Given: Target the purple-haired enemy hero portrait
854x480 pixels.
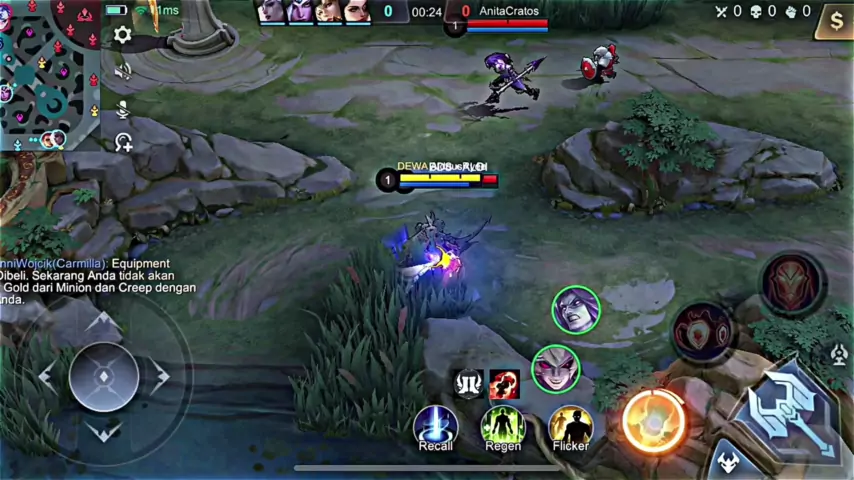Looking at the screenshot, I should pos(575,310).
